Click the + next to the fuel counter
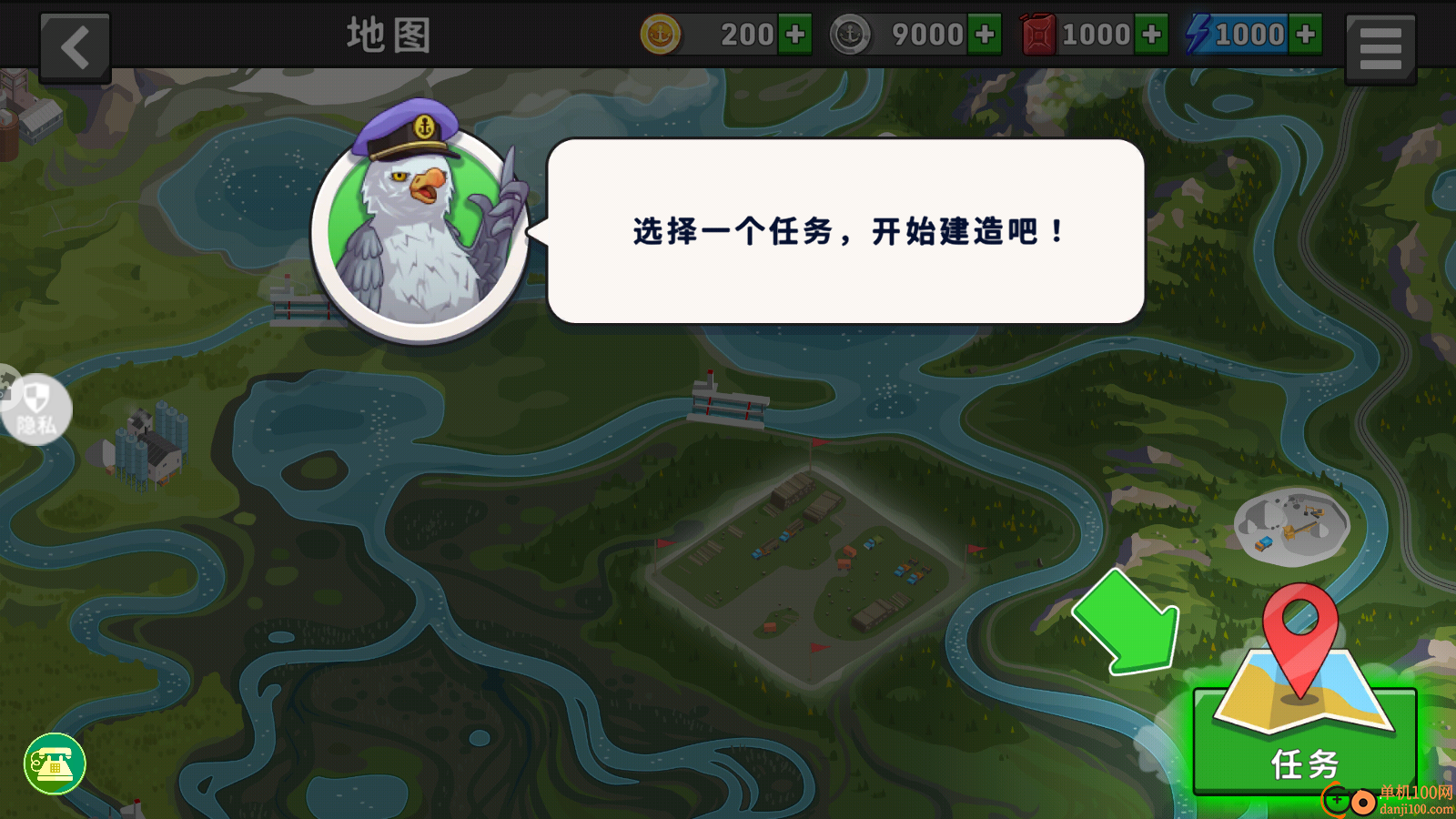 [1152, 34]
